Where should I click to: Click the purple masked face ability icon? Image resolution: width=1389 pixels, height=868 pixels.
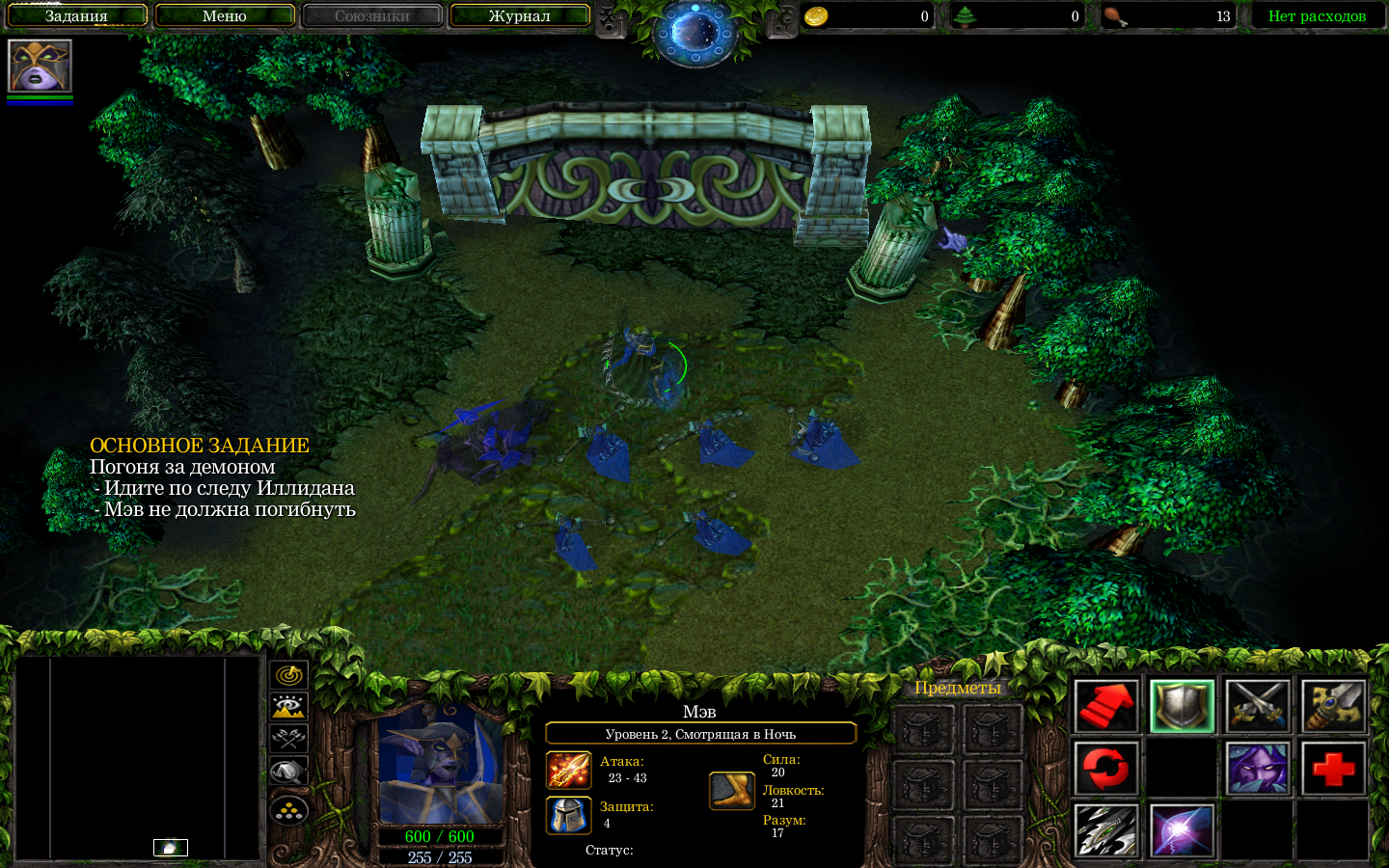tap(1258, 769)
